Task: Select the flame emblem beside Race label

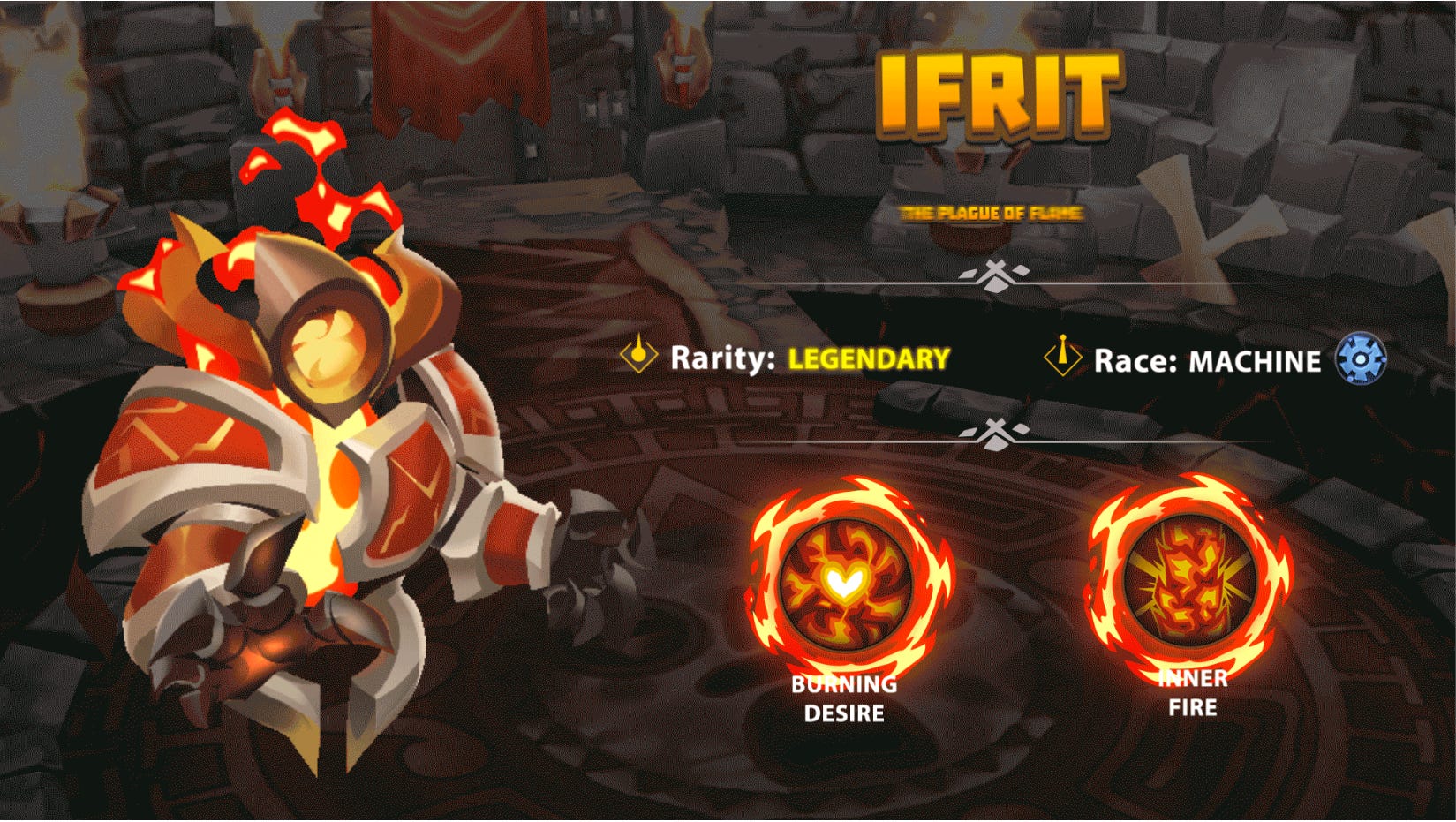Action: coord(1065,356)
